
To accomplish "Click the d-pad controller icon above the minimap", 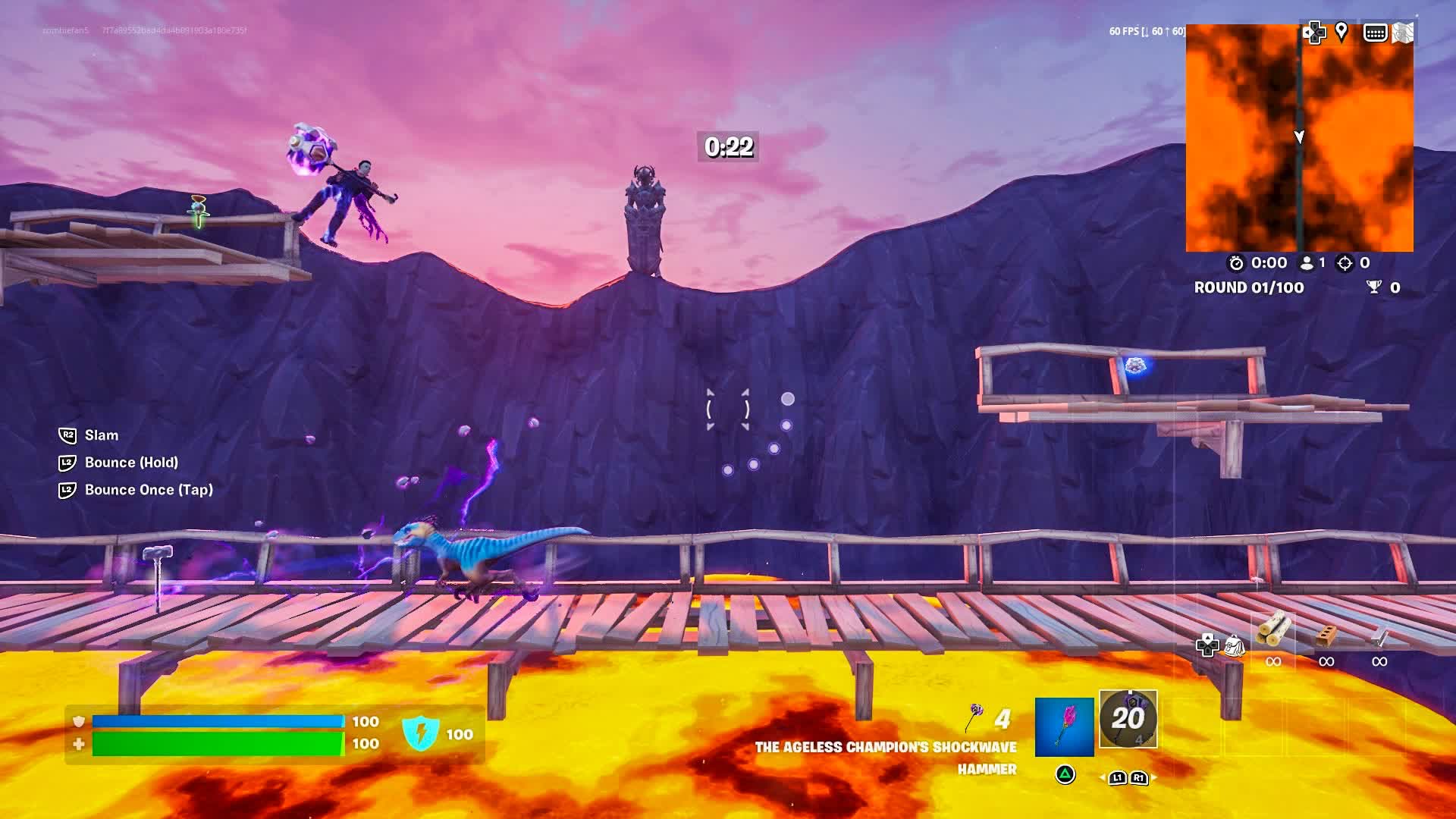I will coord(1315,33).
